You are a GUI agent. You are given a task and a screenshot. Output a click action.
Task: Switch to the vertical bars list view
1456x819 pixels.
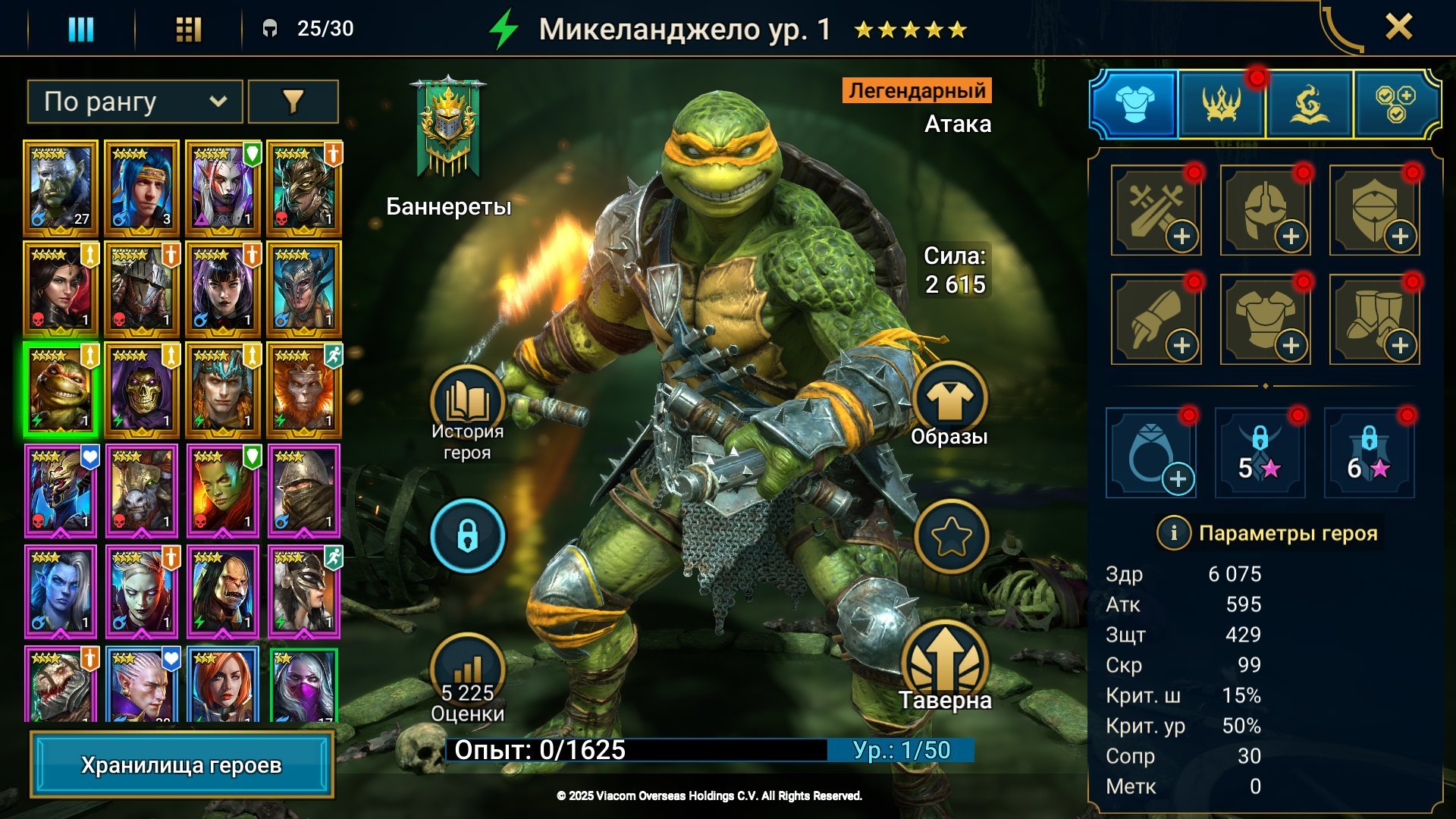[x=81, y=29]
